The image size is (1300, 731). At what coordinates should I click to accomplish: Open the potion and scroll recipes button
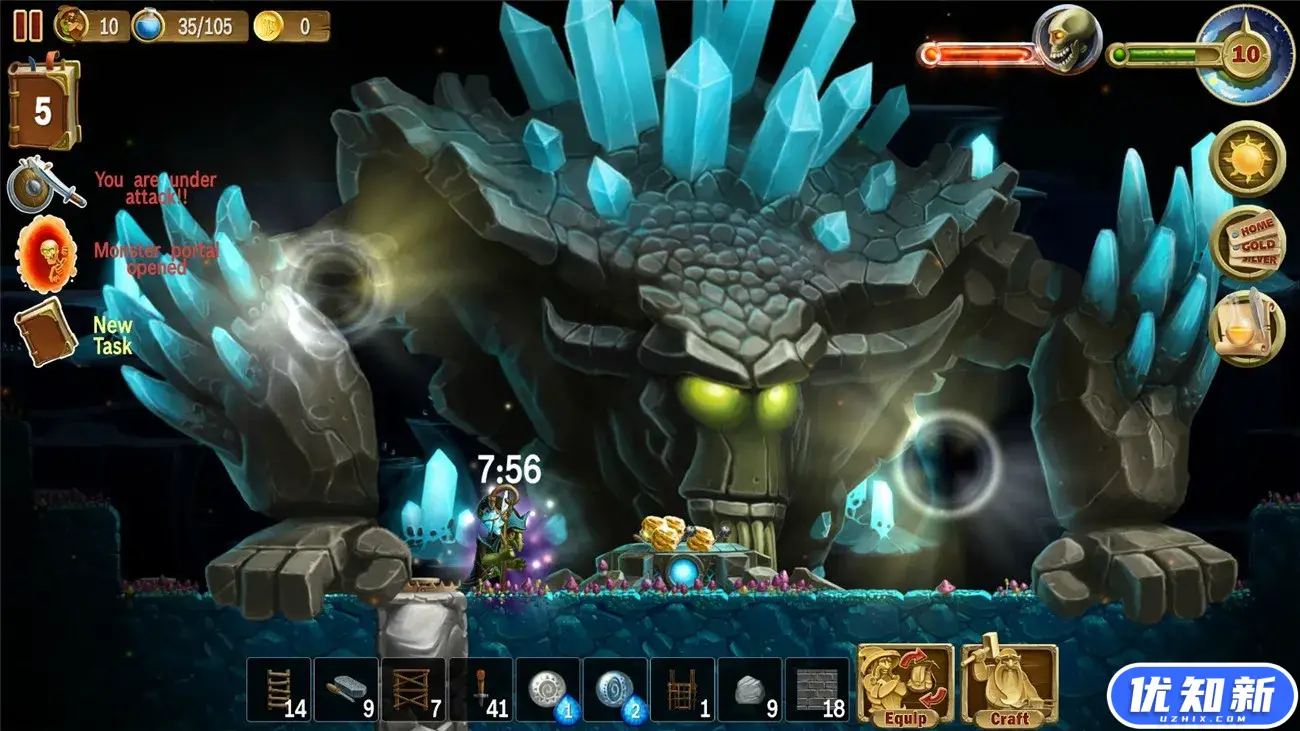point(1246,327)
